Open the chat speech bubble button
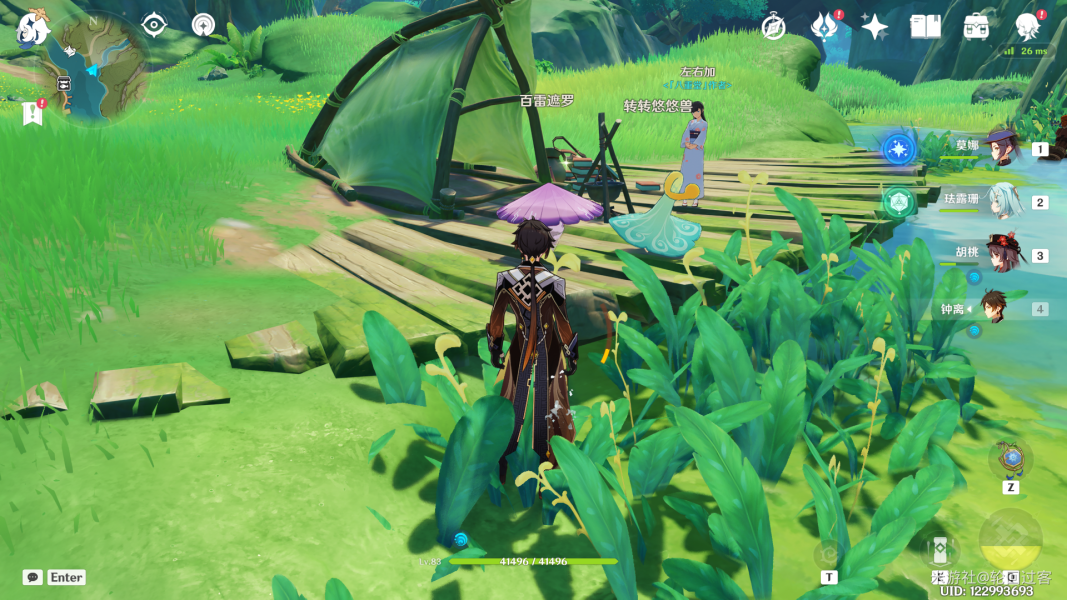This screenshot has width=1067, height=600. coord(33,577)
